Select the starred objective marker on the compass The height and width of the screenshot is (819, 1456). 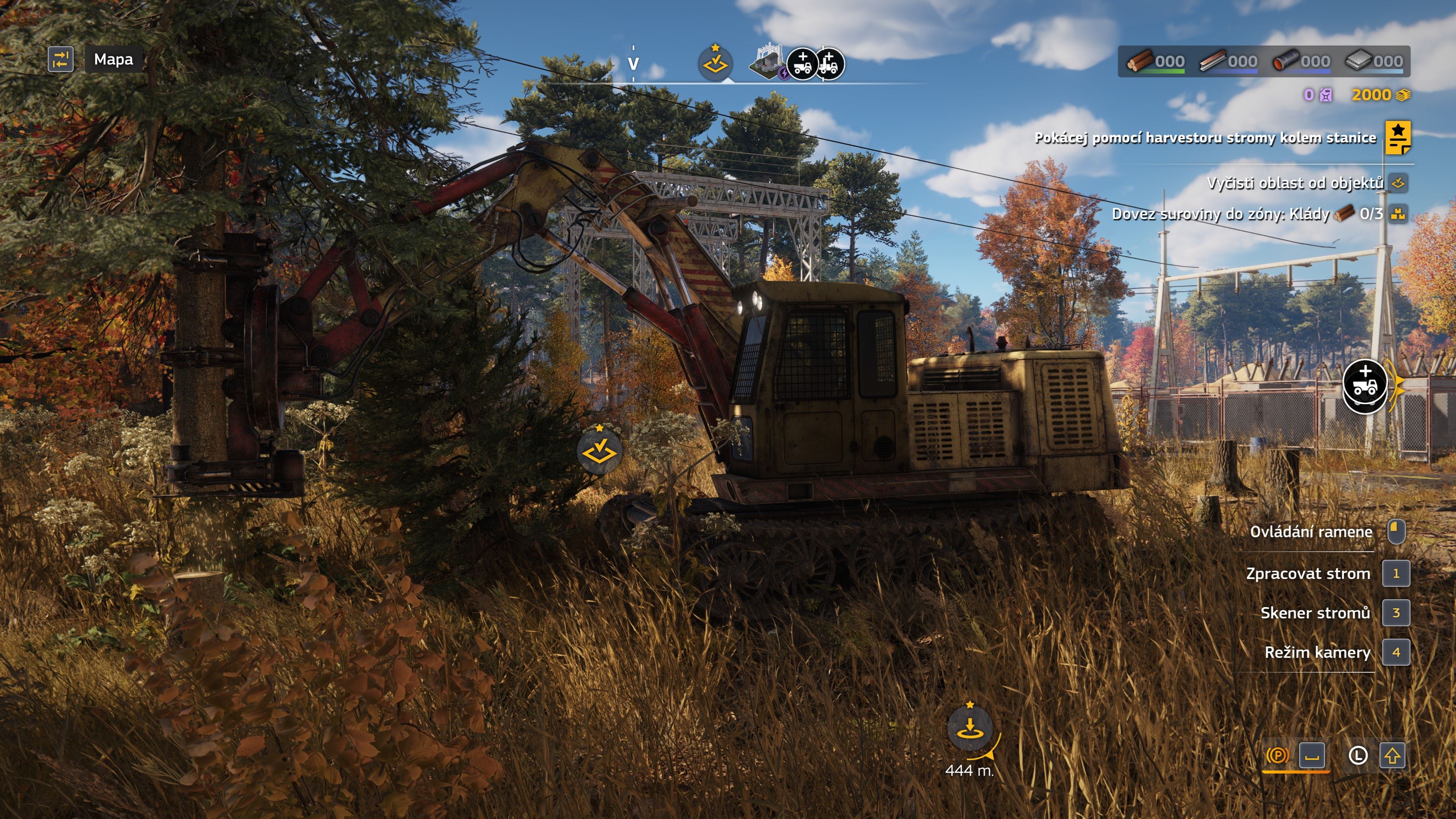click(715, 63)
